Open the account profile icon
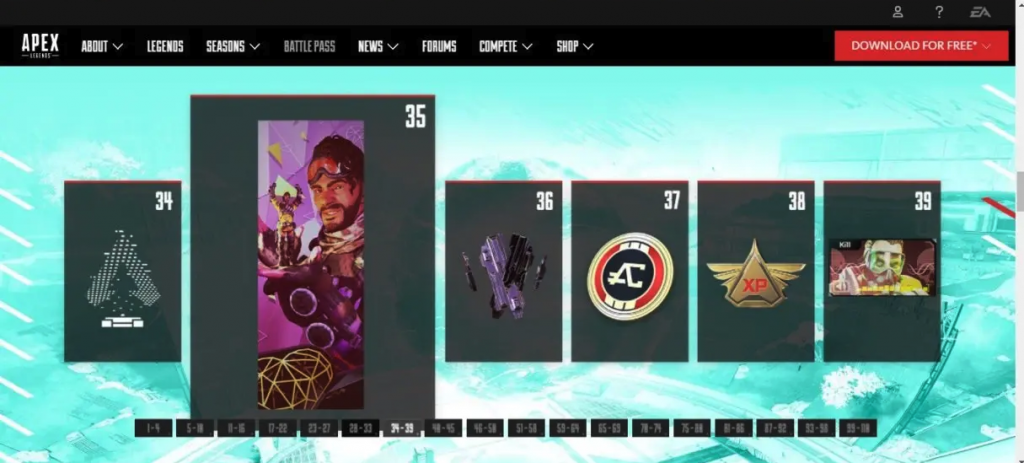The width and height of the screenshot is (1024, 463). (x=898, y=12)
